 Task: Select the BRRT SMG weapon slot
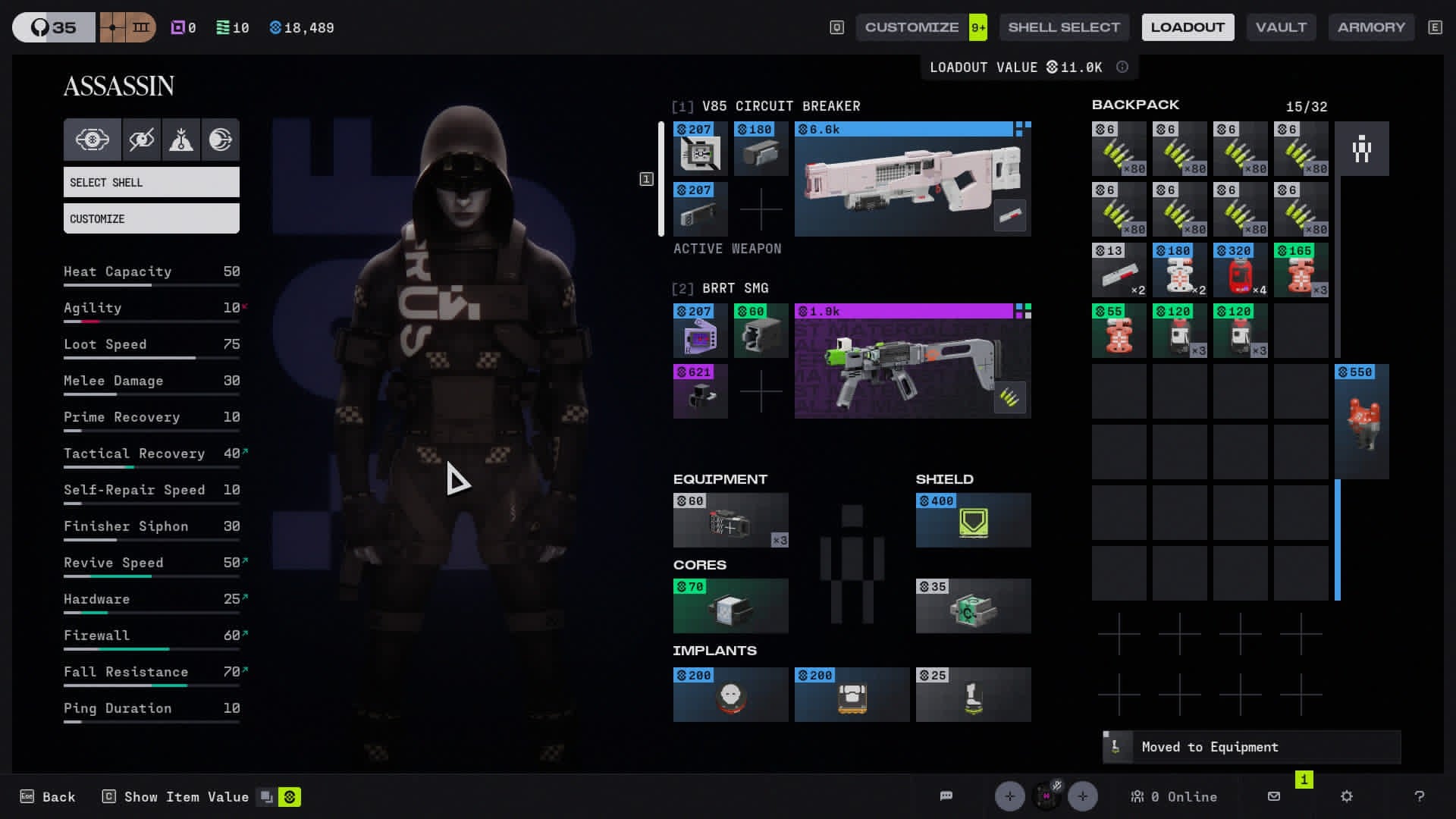[912, 362]
